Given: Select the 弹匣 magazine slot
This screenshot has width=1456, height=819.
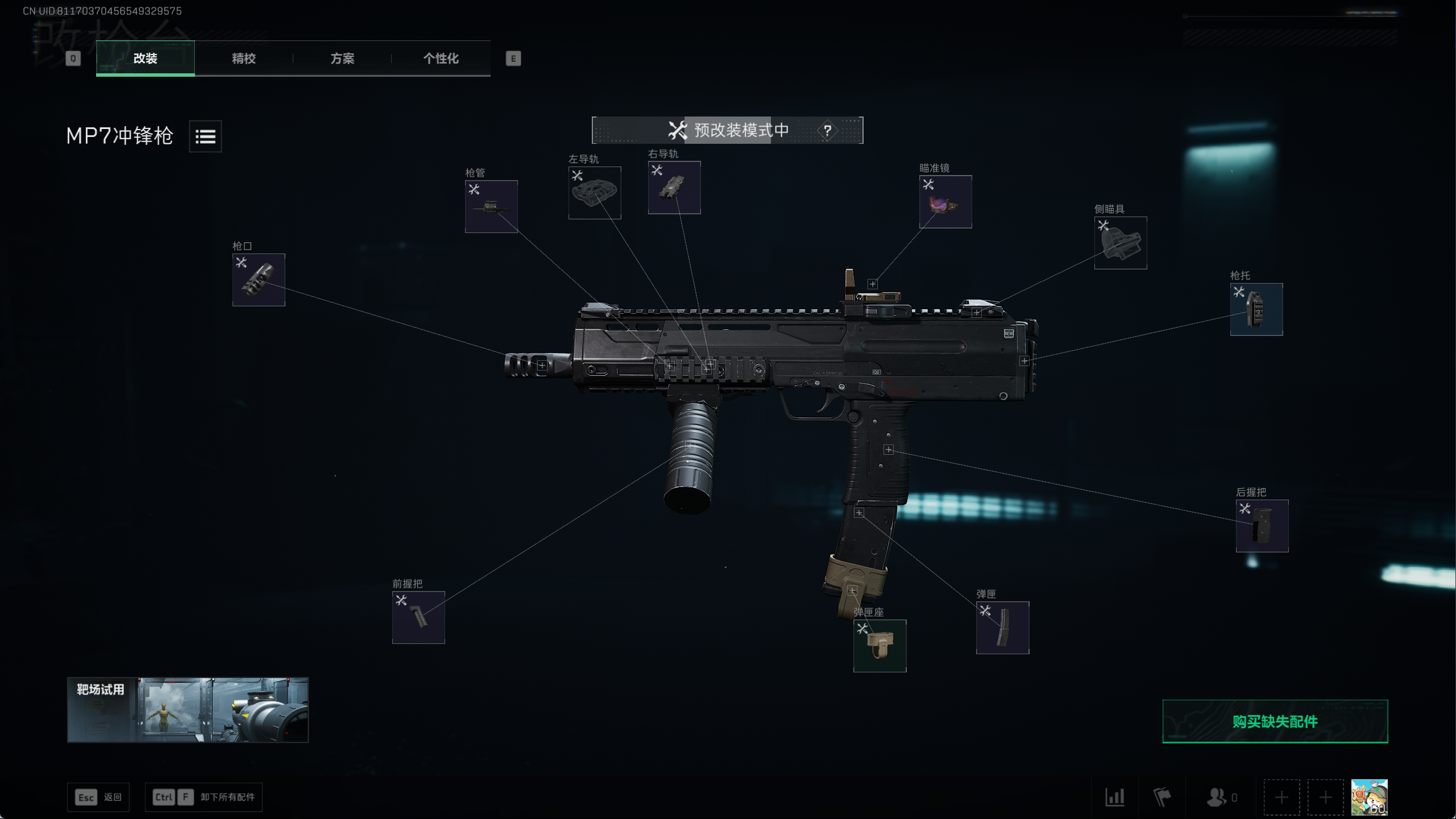Looking at the screenshot, I should click(1002, 627).
